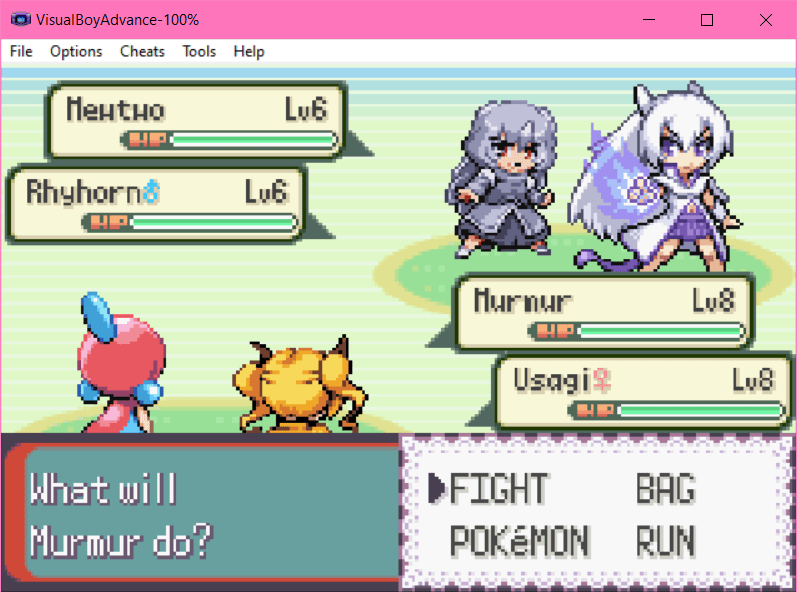The image size is (797, 592).
Task: Select POKéMON from the battle menu
Action: point(519,541)
